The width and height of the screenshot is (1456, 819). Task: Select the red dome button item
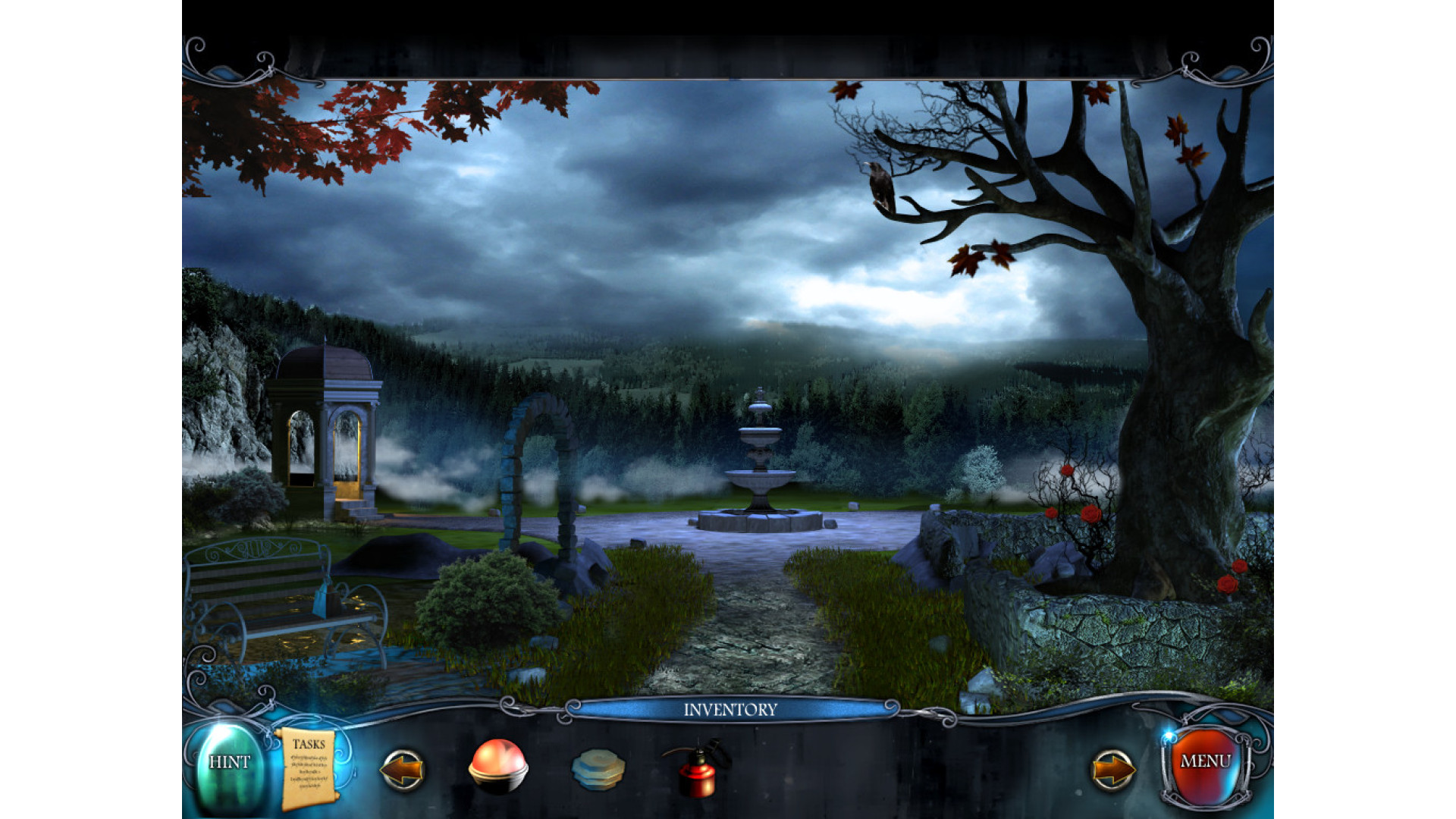[497, 767]
